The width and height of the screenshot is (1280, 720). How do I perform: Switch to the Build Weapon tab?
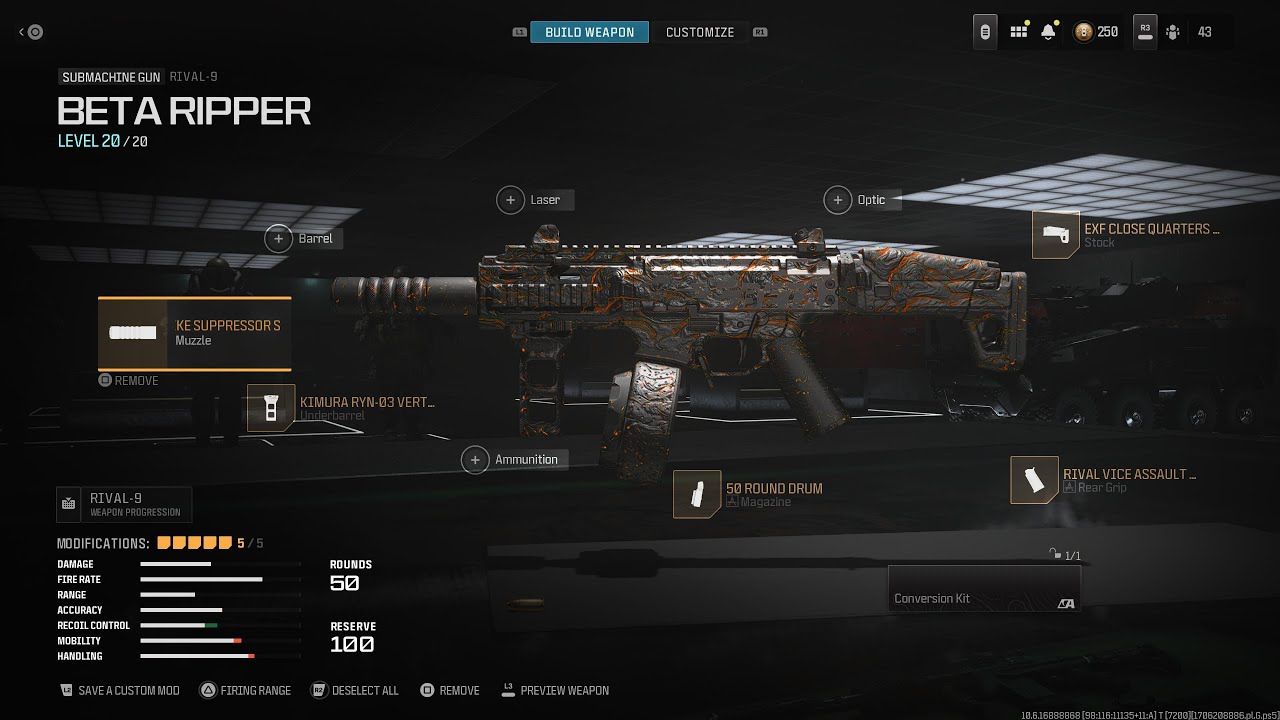click(589, 32)
